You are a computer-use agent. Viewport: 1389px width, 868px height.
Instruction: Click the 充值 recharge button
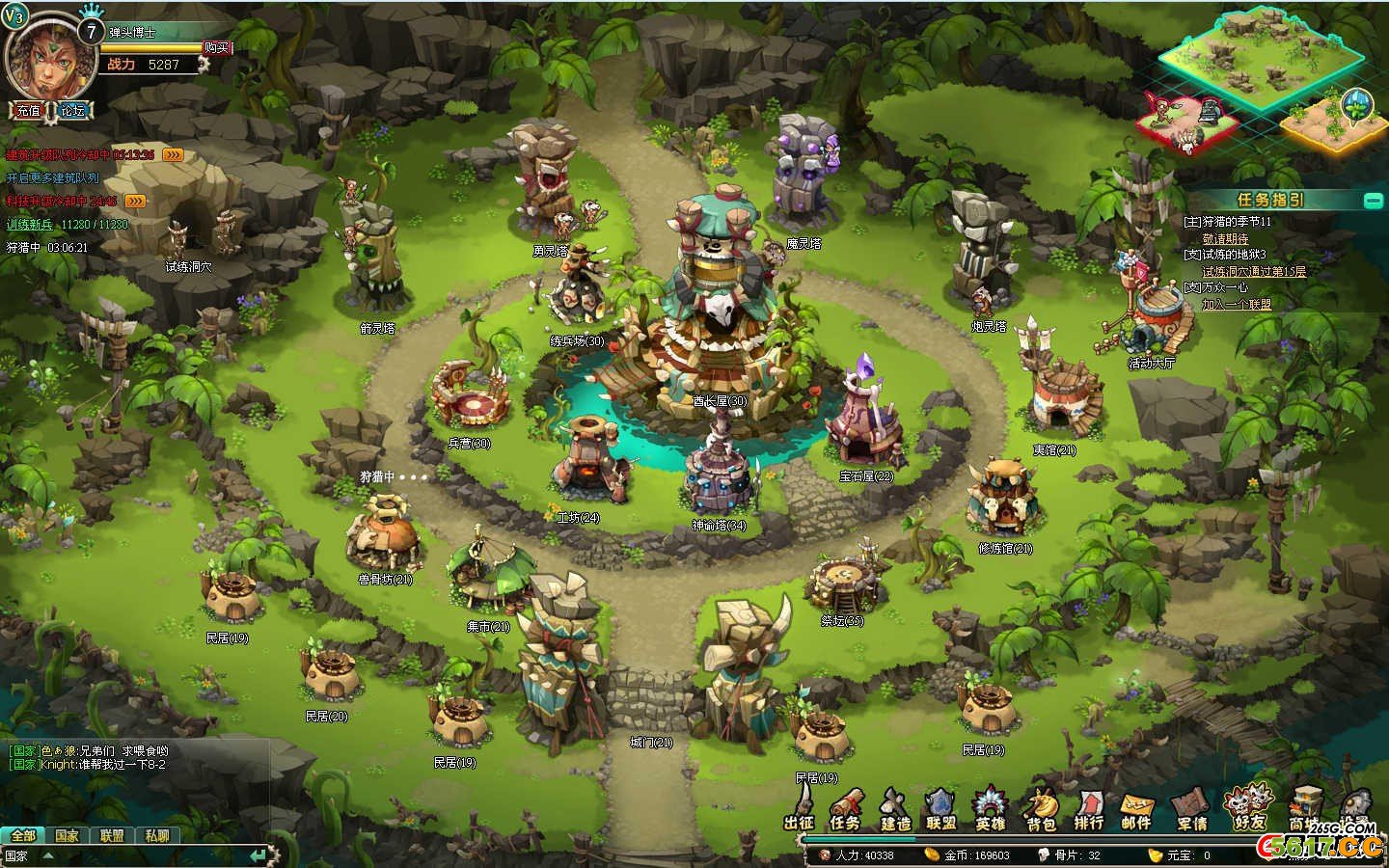coord(28,110)
